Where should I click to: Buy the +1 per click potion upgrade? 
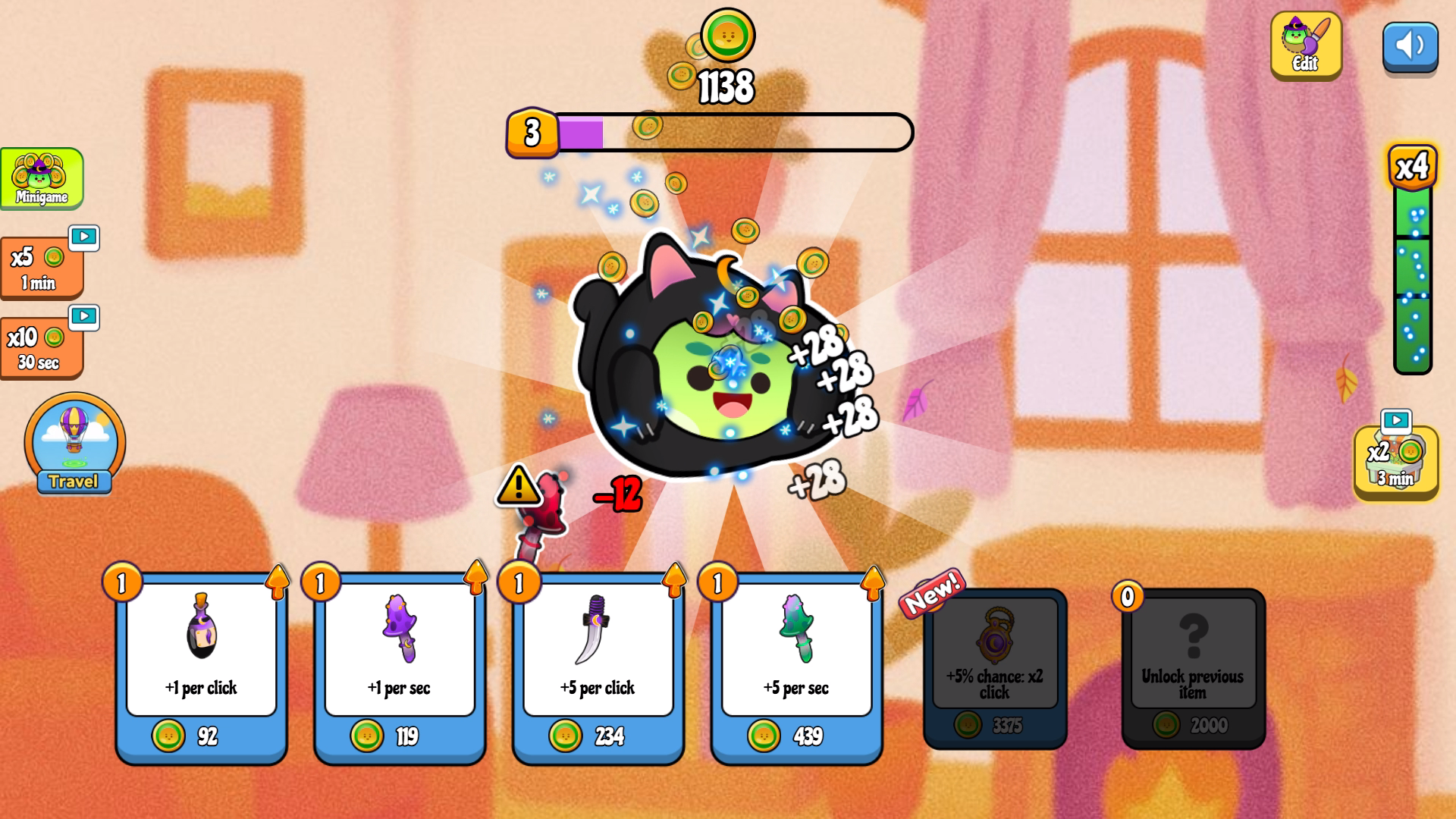pos(201,667)
